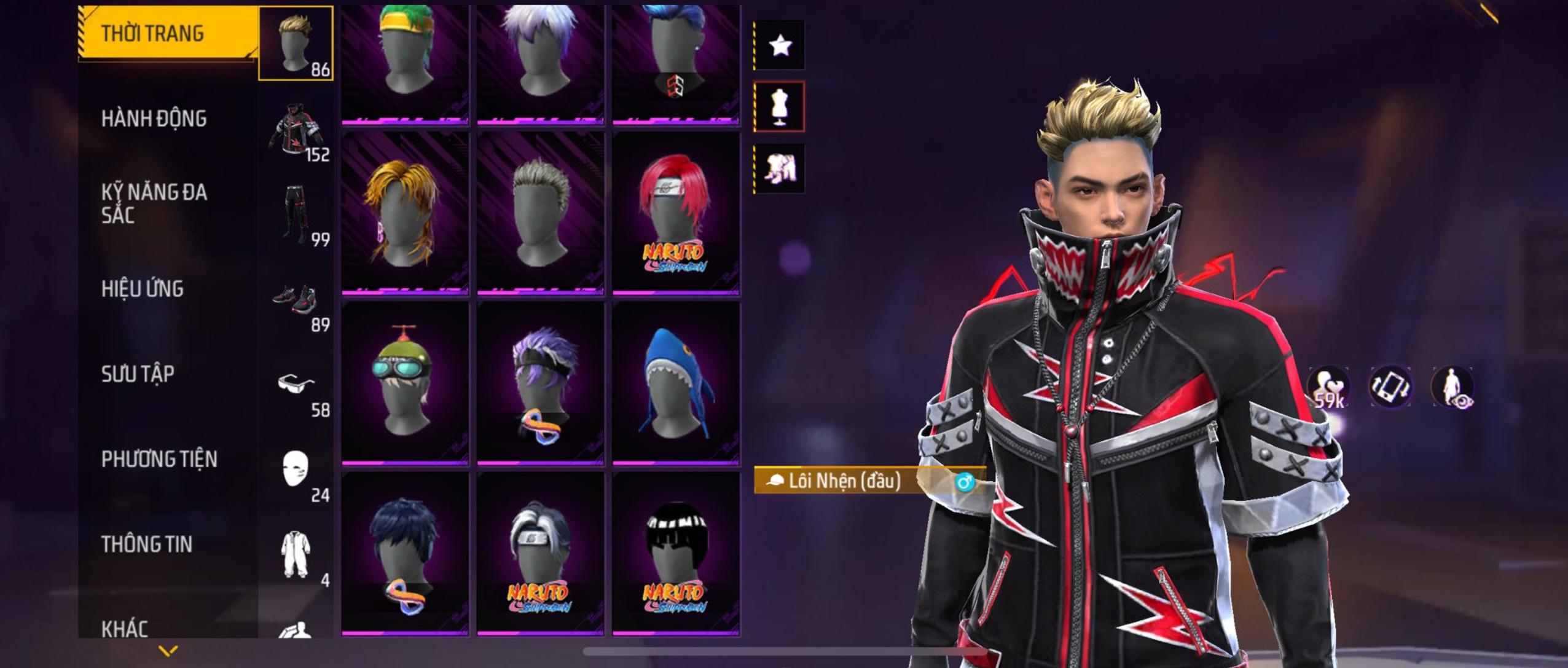The image size is (1568, 668).
Task: Open the shoes category showing 89
Action: (296, 301)
